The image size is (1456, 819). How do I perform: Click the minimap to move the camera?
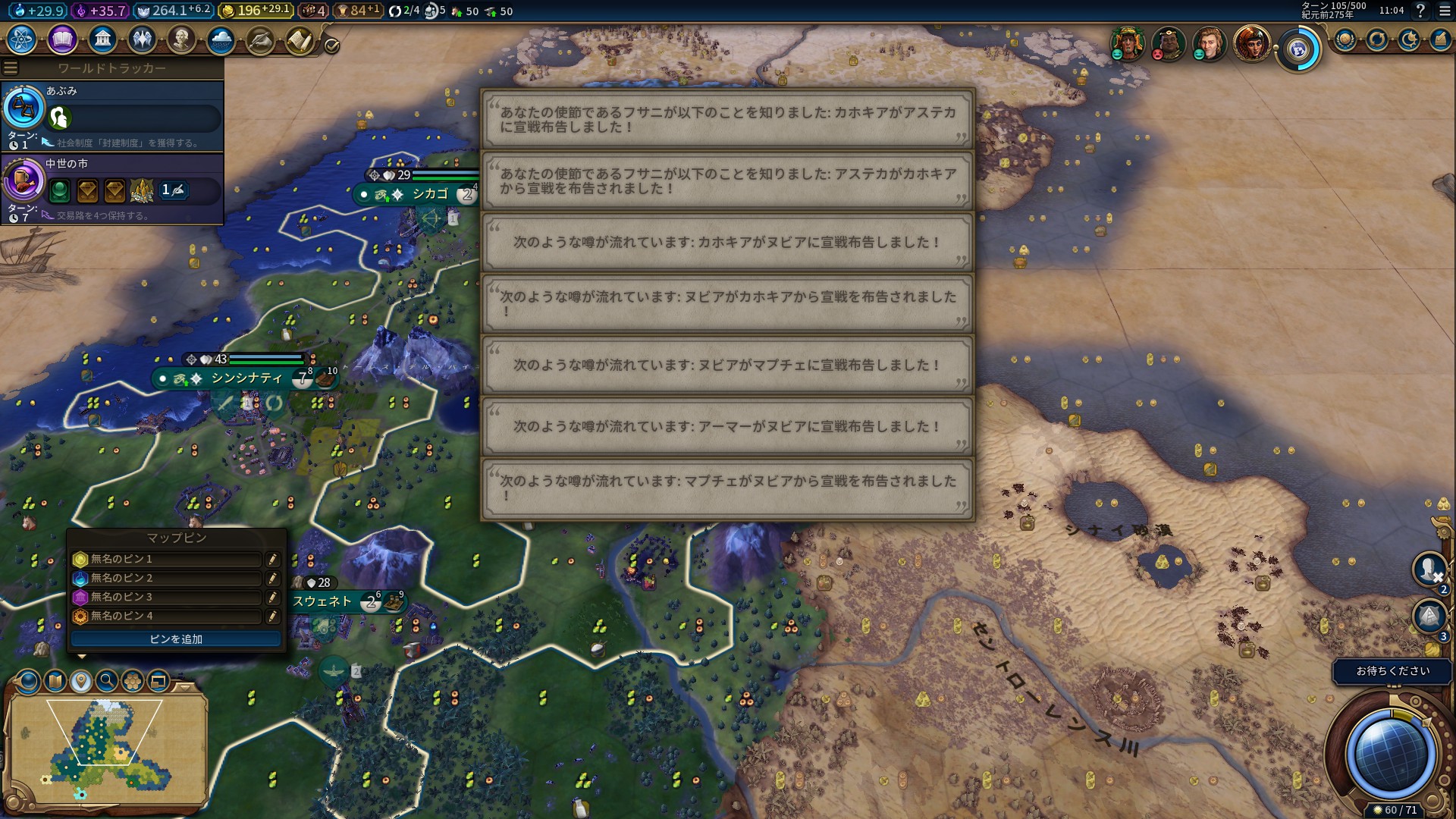click(x=106, y=747)
